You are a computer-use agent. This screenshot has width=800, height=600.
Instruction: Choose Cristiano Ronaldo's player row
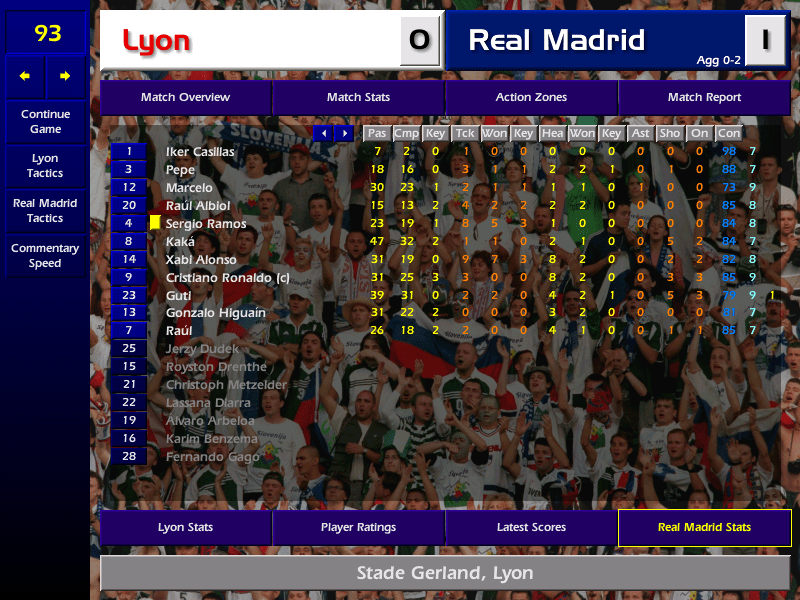click(227, 278)
